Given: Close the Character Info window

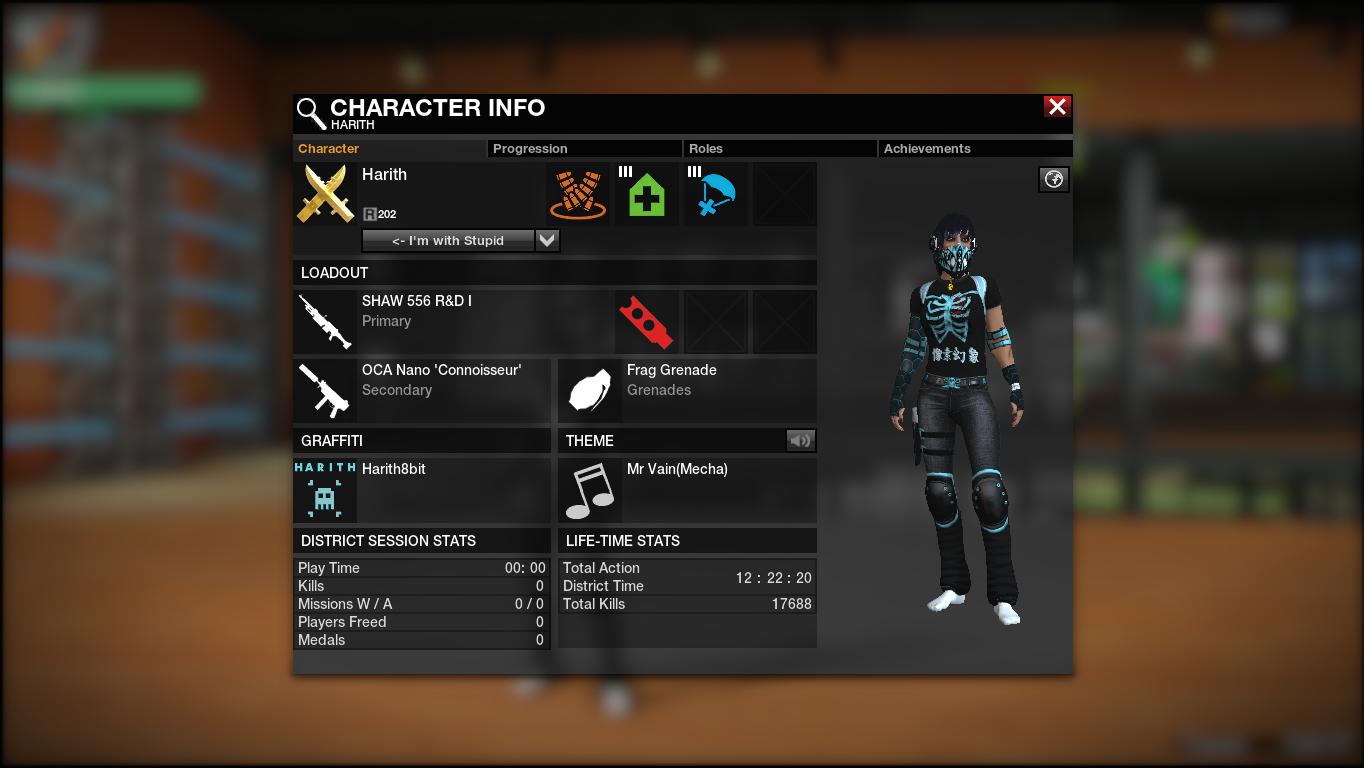Looking at the screenshot, I should tap(1057, 107).
